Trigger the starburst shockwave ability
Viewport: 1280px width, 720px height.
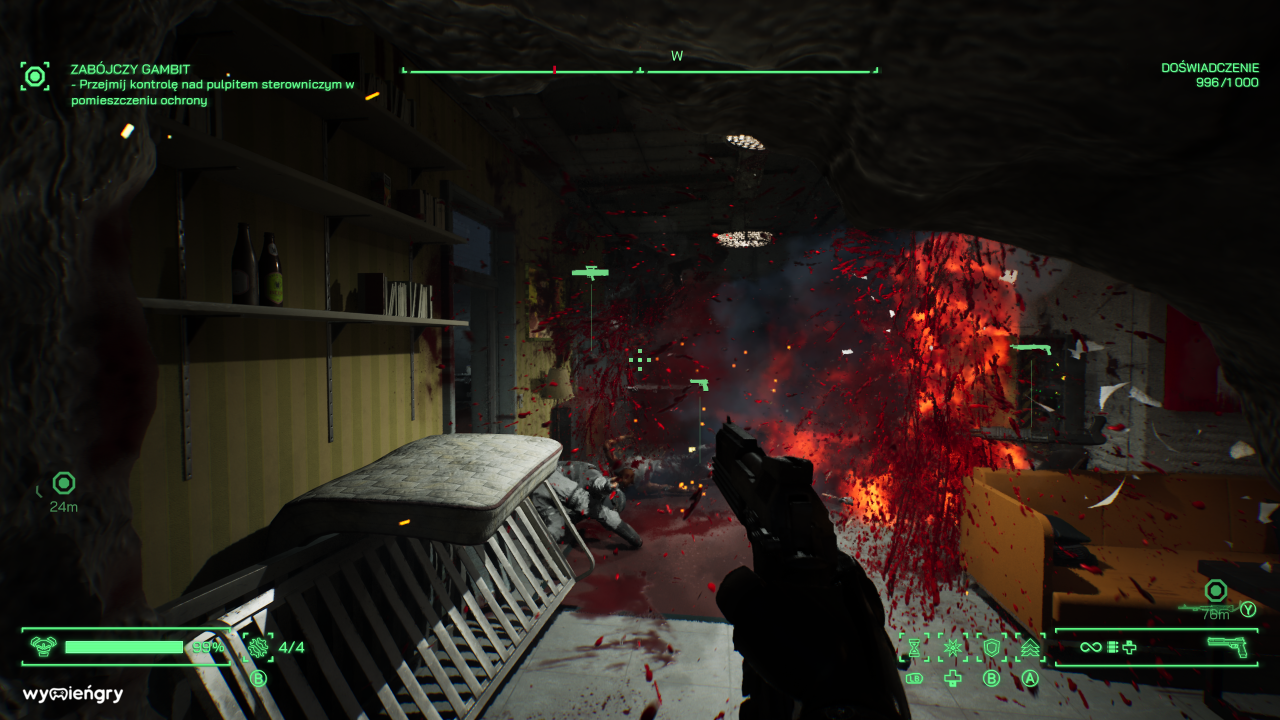pos(952,648)
